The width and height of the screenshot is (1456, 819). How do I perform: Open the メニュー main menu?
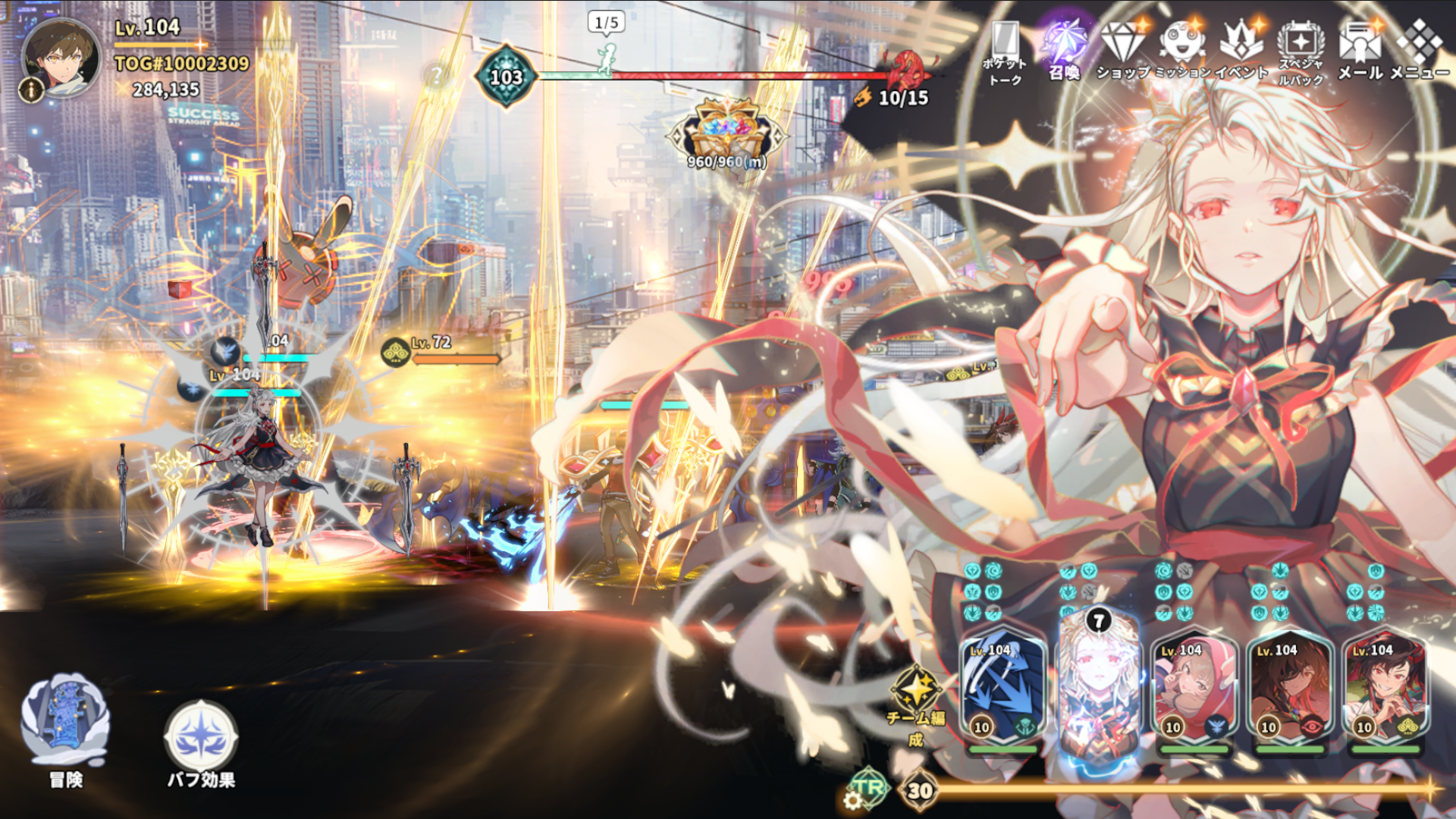tap(1419, 49)
